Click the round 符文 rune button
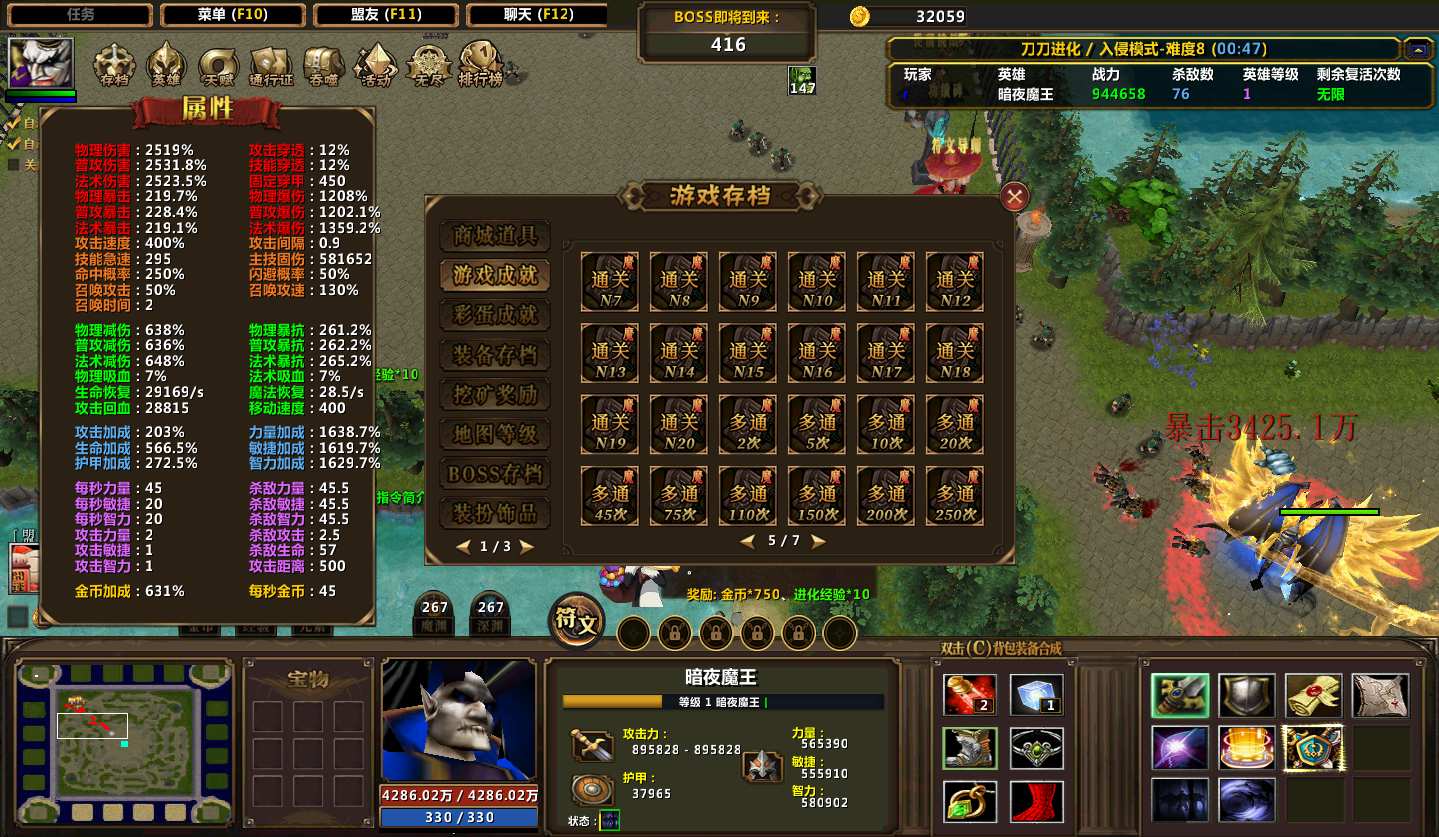Viewport: 1439px width, 837px height. [576, 622]
